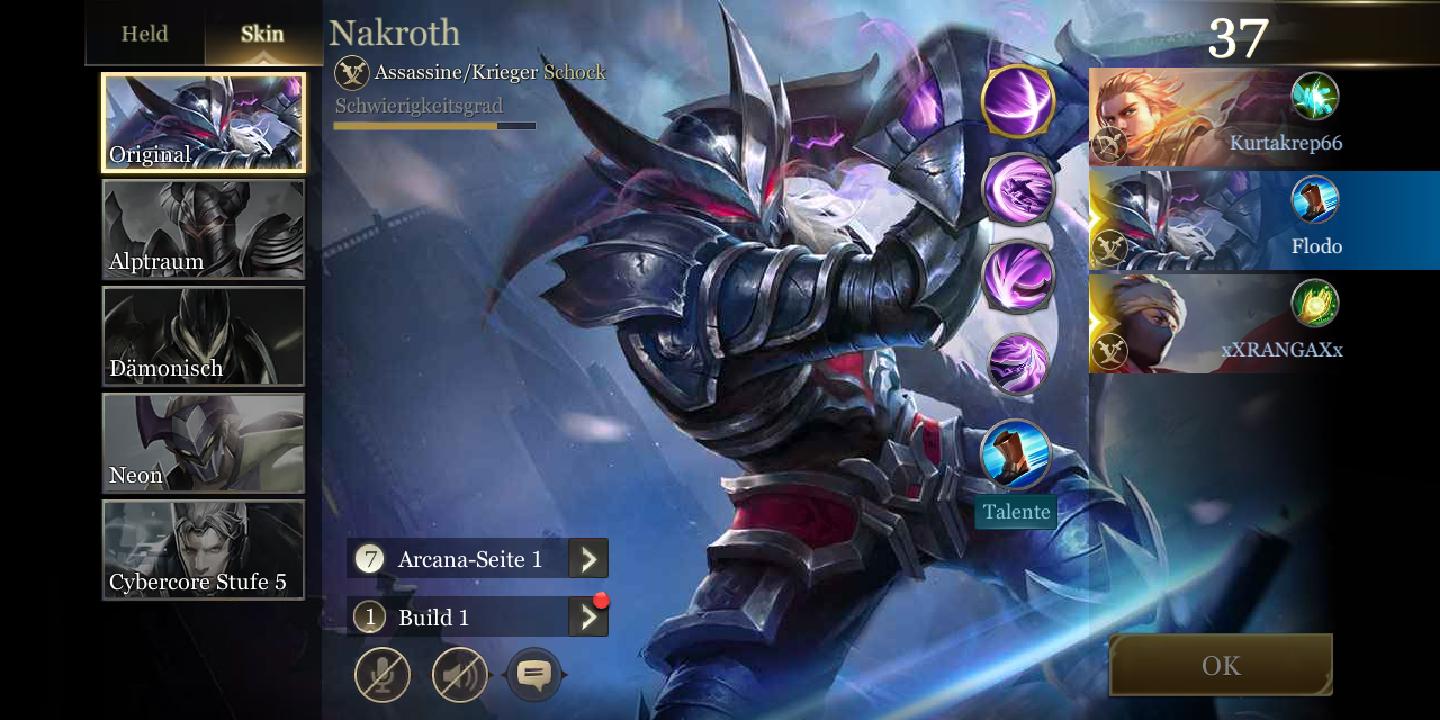Open the Arcana-Seite 1 selector arrow
The image size is (1440, 720).
coord(588,559)
